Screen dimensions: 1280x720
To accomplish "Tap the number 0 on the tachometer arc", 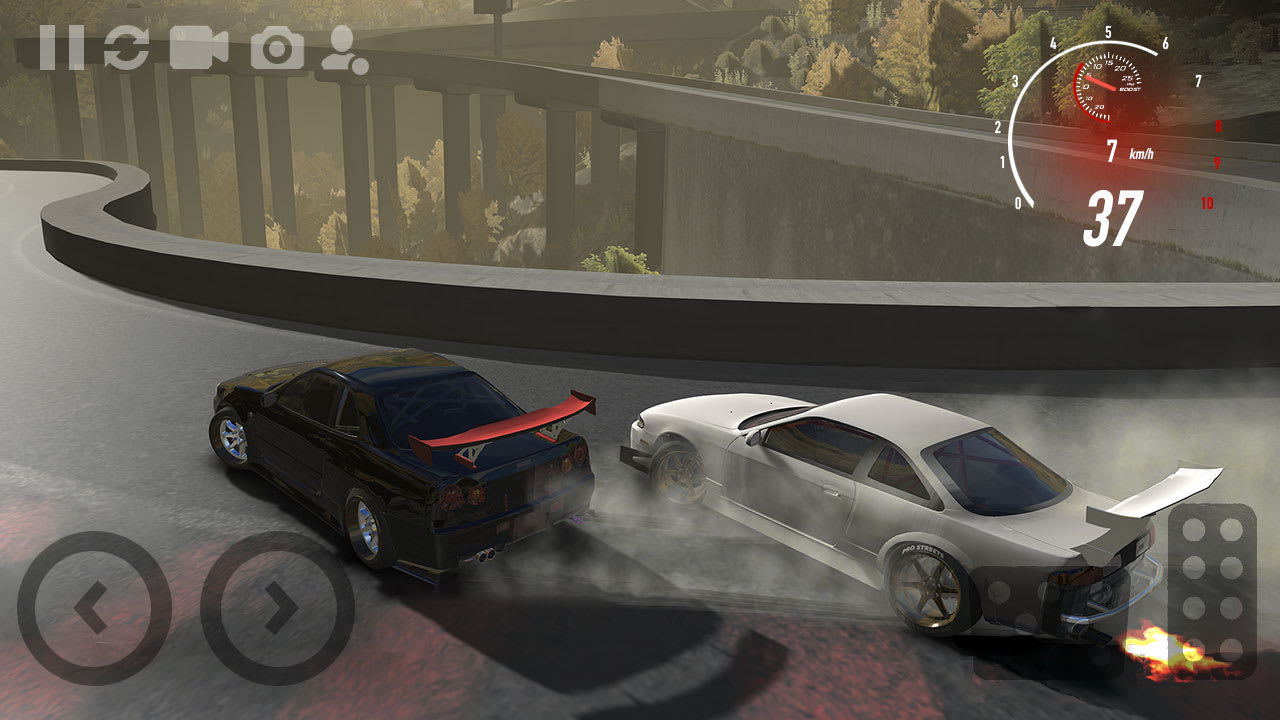I will coord(1019,202).
